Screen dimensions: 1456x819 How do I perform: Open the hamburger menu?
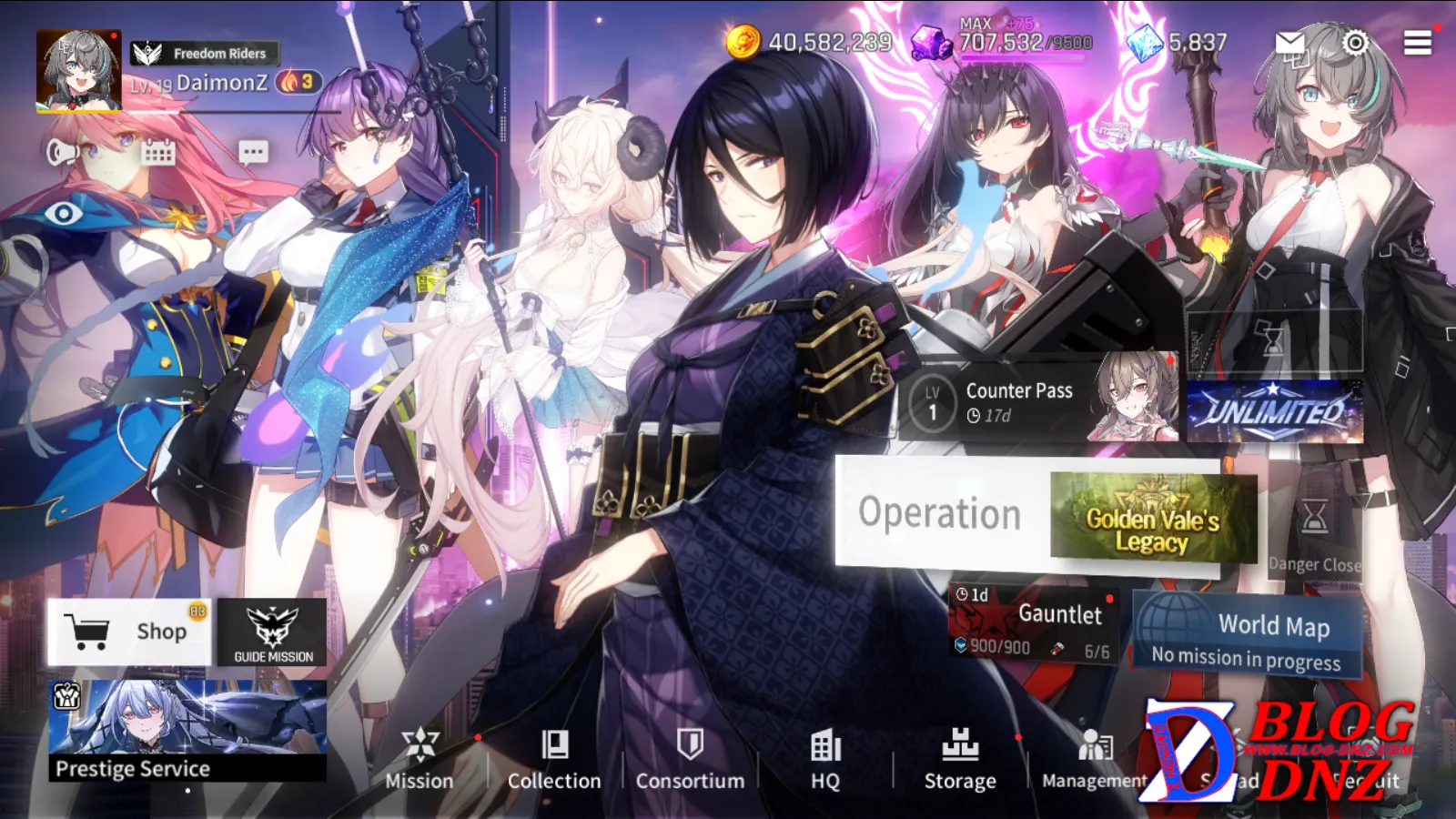tap(1418, 43)
